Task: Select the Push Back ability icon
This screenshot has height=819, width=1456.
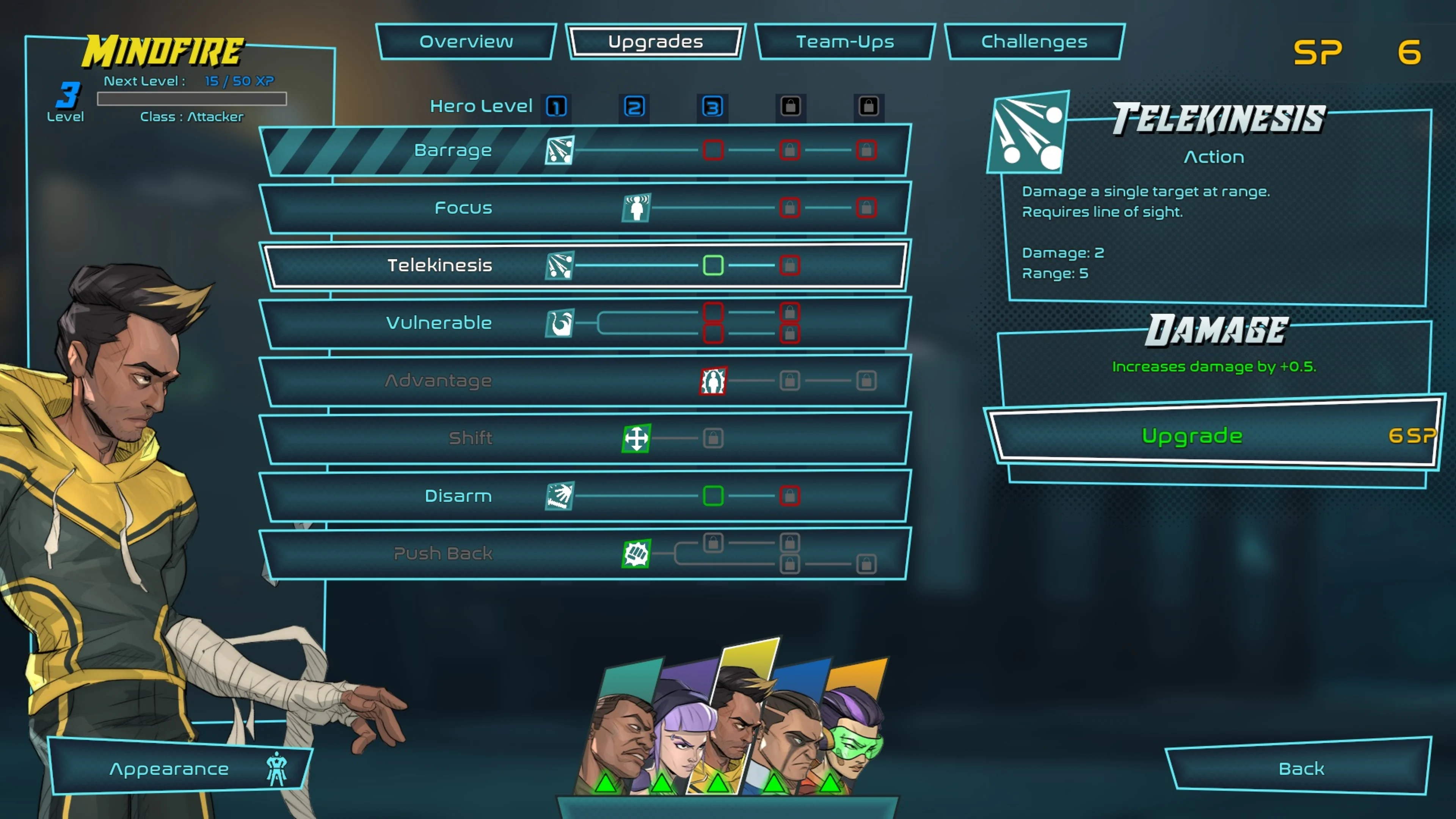Action: click(x=637, y=554)
